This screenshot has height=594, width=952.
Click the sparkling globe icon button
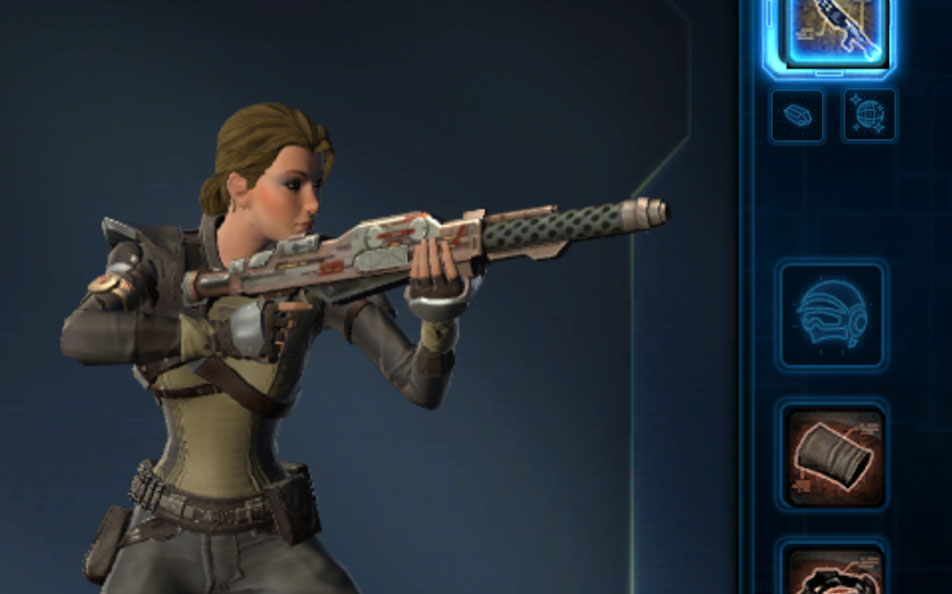click(868, 115)
